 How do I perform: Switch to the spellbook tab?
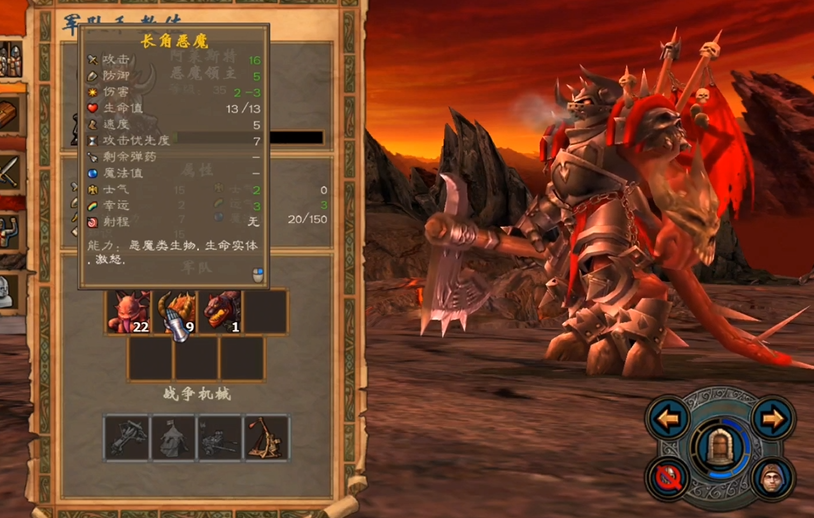[x=8, y=112]
